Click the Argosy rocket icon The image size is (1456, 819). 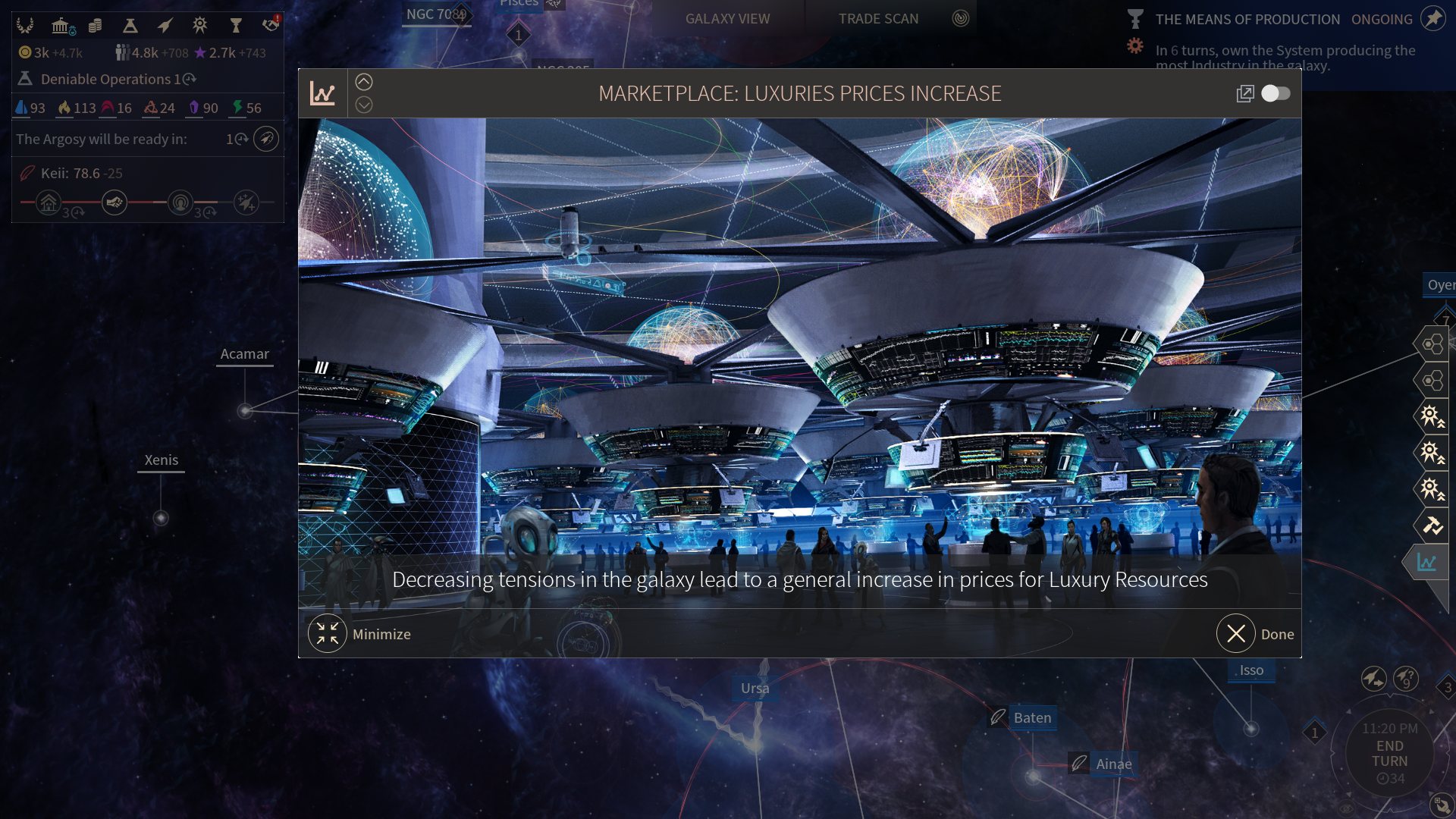[x=266, y=139]
